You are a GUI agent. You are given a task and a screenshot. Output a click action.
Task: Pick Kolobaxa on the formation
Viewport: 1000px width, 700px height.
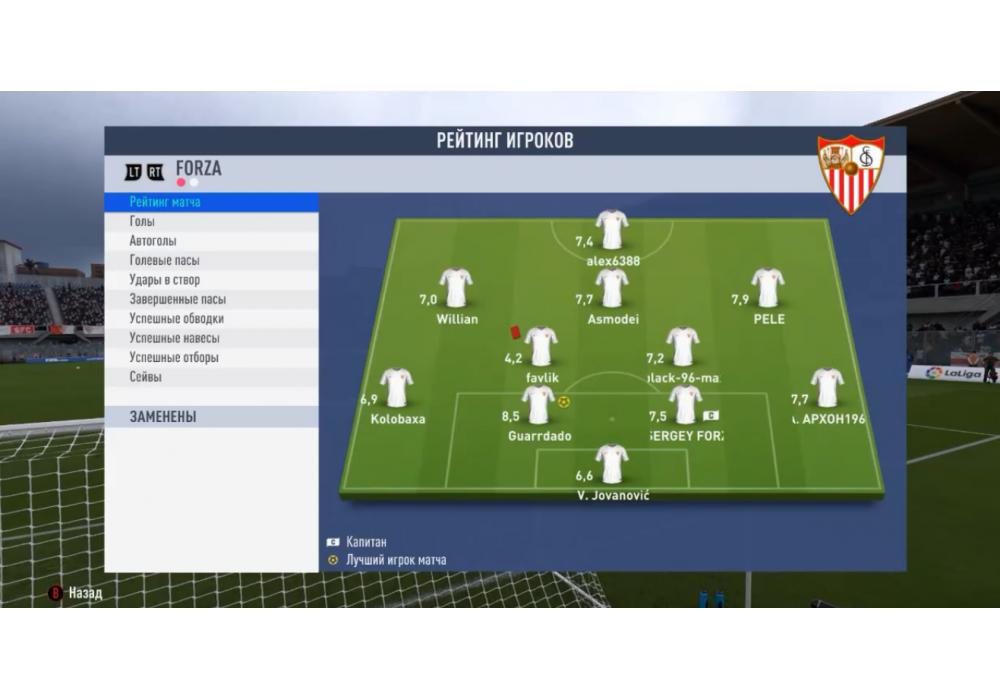(x=397, y=388)
